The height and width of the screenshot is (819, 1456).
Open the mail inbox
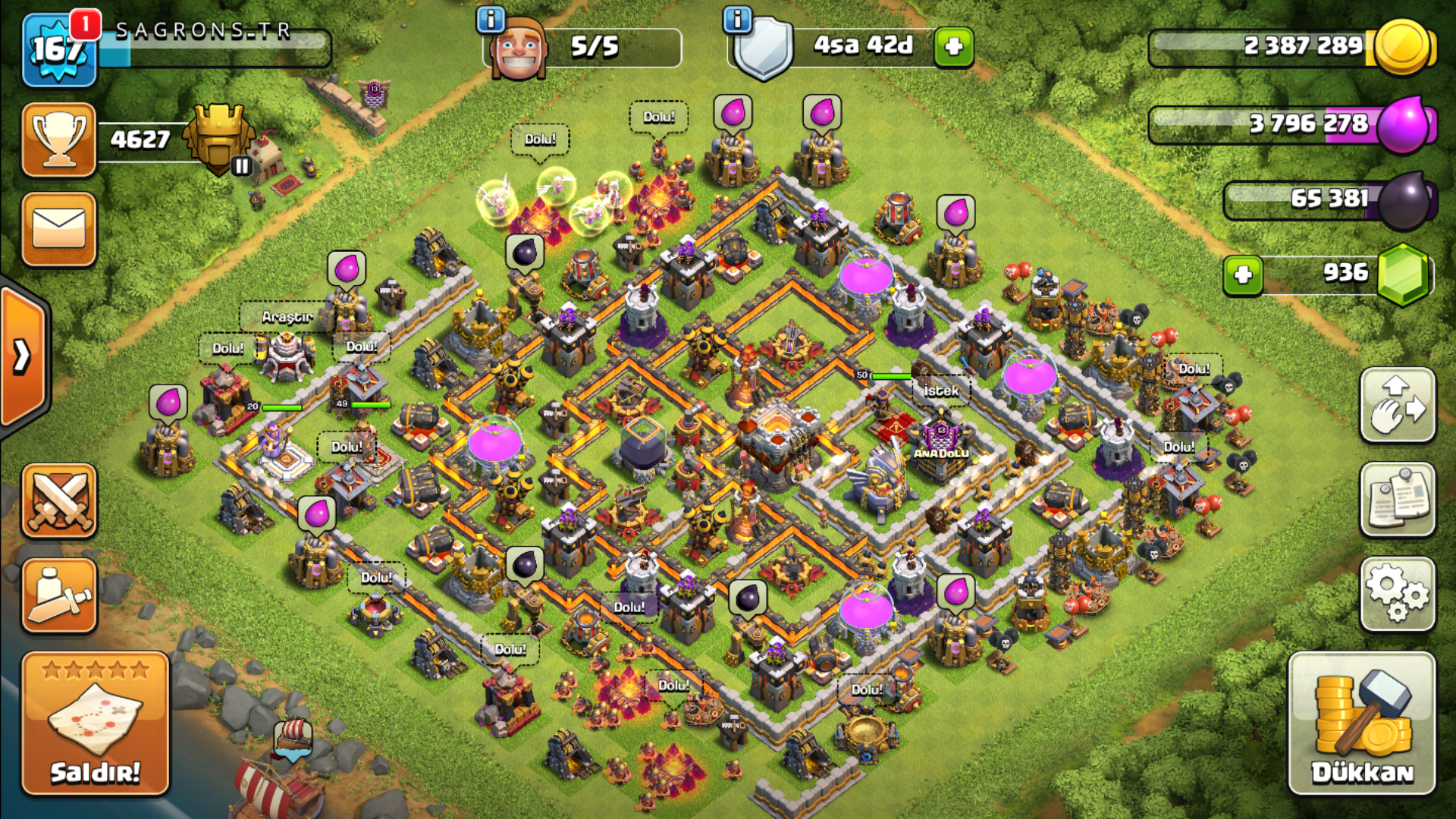[59, 229]
